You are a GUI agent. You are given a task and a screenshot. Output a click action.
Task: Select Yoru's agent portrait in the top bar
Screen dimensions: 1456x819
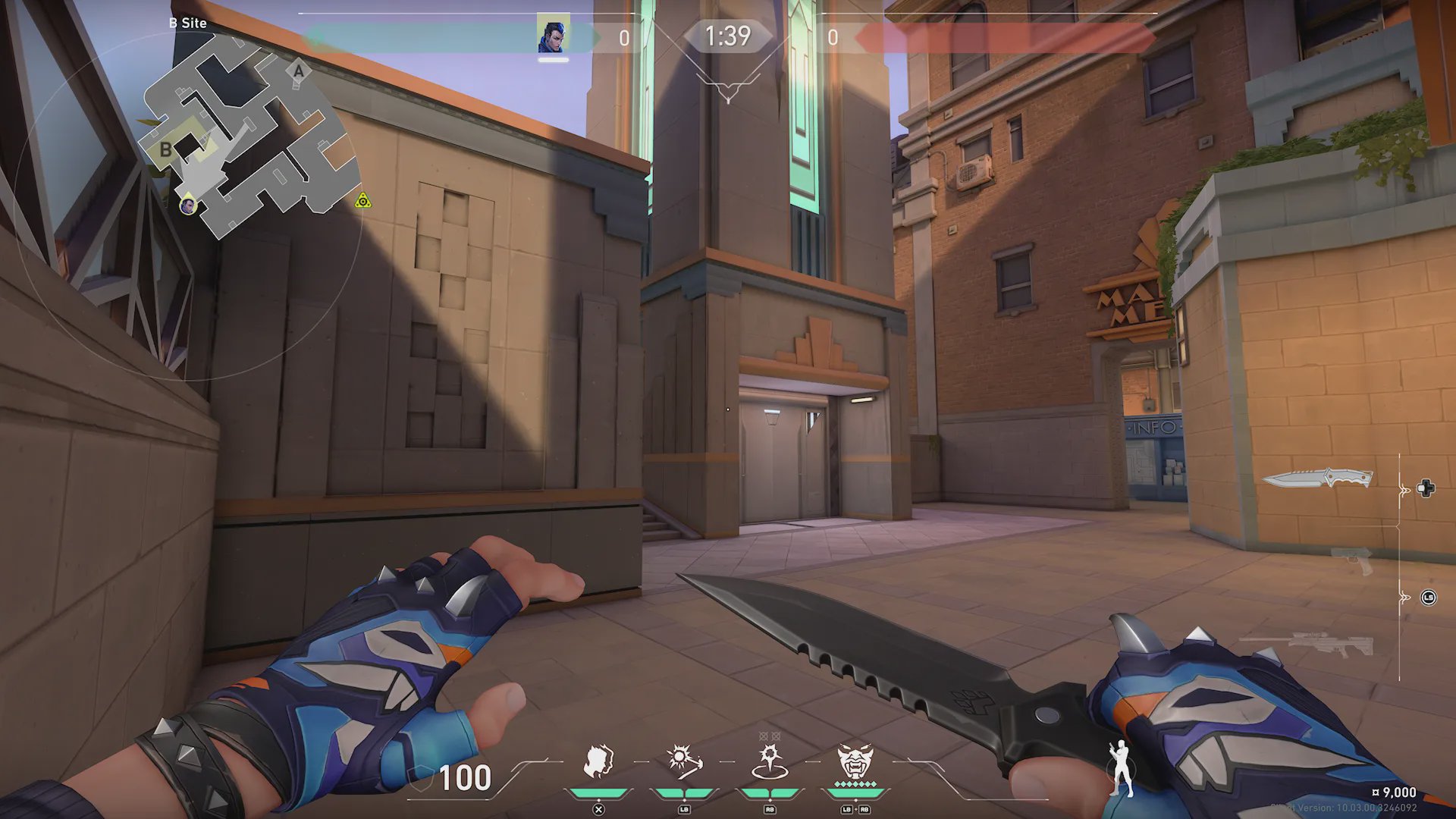tap(553, 35)
